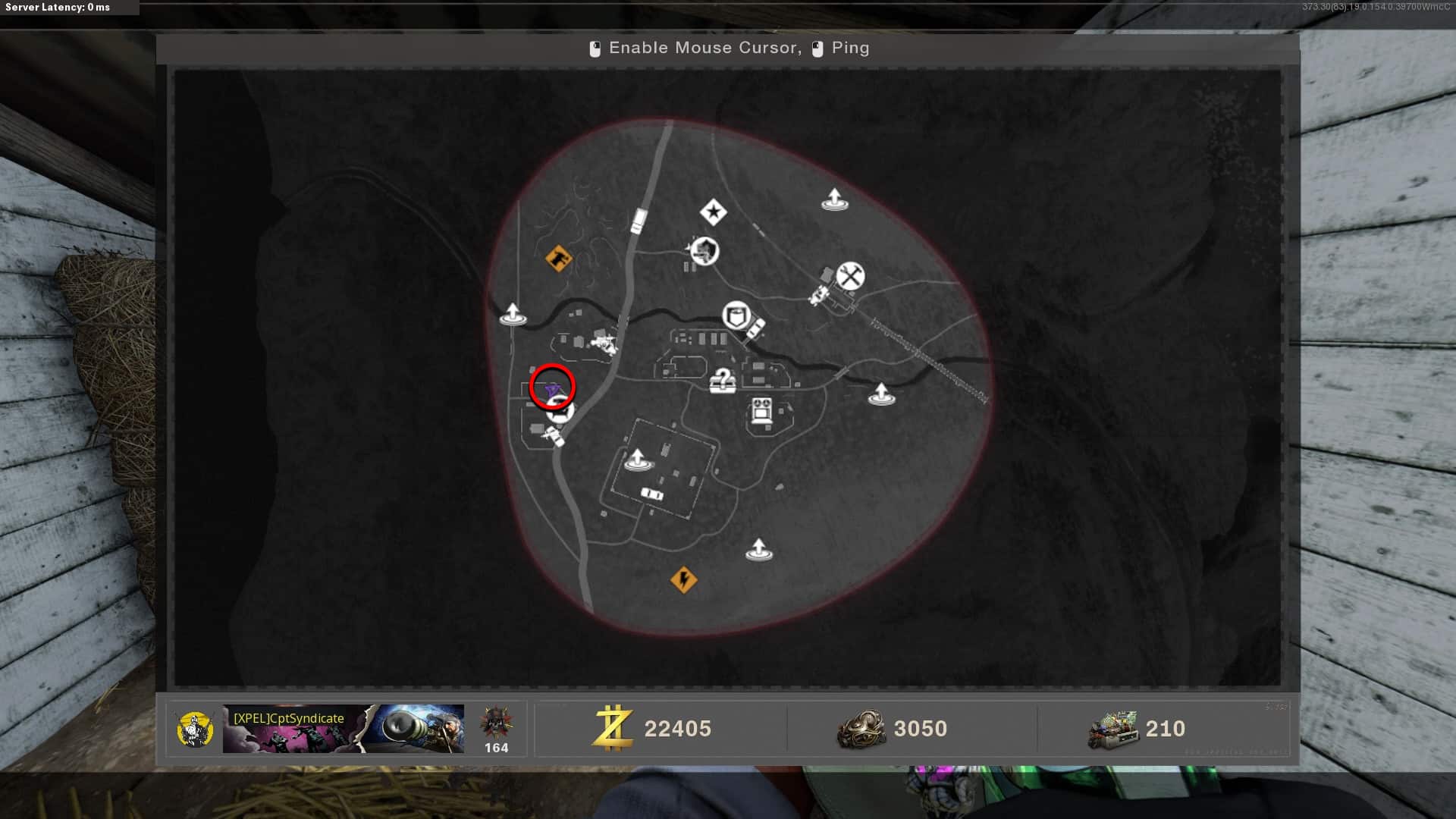The height and width of the screenshot is (819, 1456).
Task: Ping the crossed tools crafting table icon
Action: click(850, 276)
